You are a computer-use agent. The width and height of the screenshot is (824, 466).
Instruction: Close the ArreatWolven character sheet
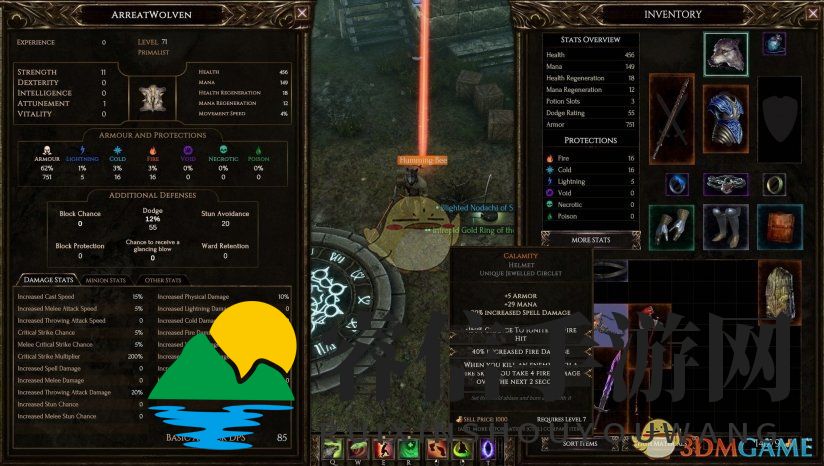[302, 14]
